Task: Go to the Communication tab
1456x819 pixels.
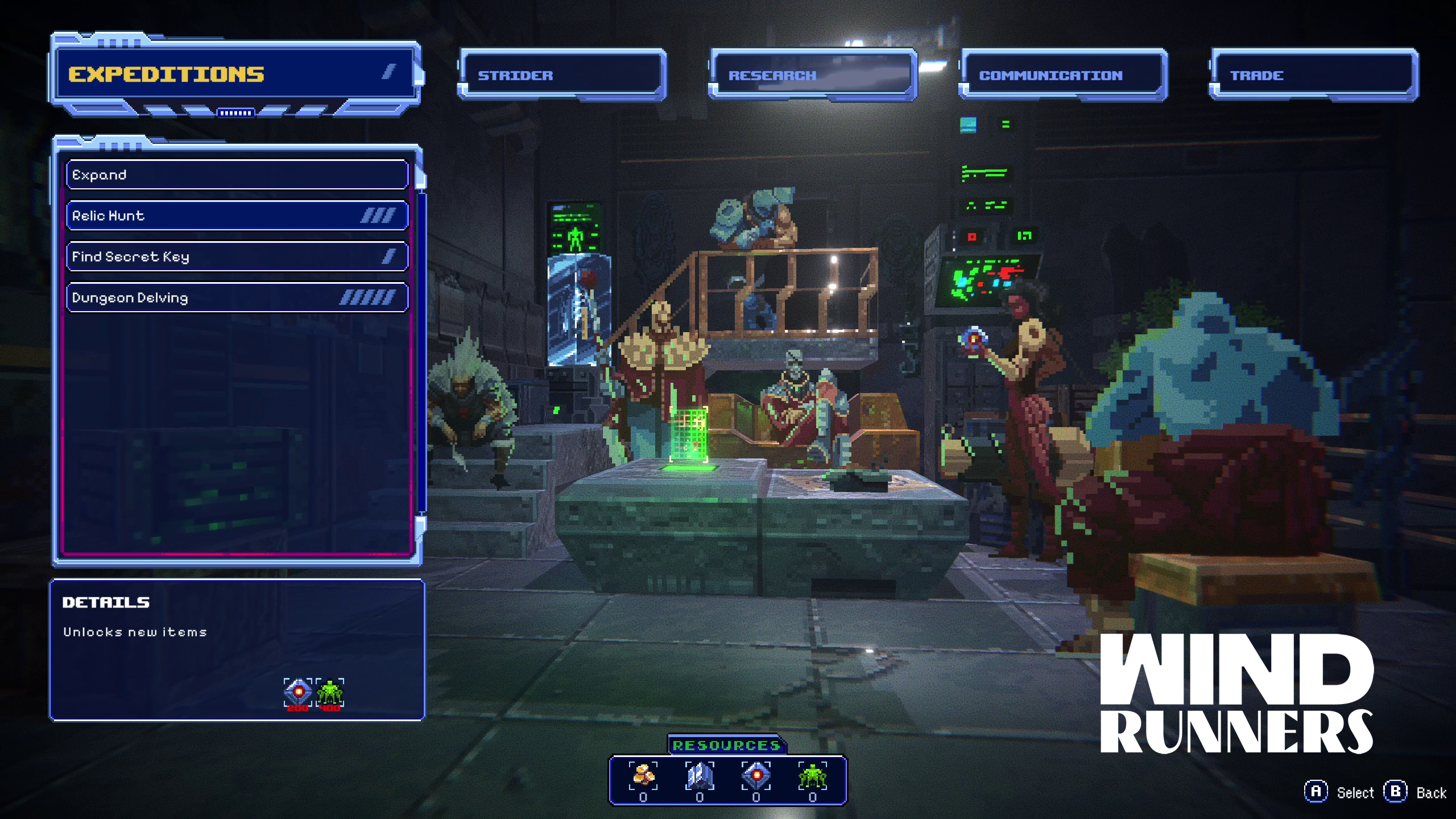Action: [x=1062, y=75]
